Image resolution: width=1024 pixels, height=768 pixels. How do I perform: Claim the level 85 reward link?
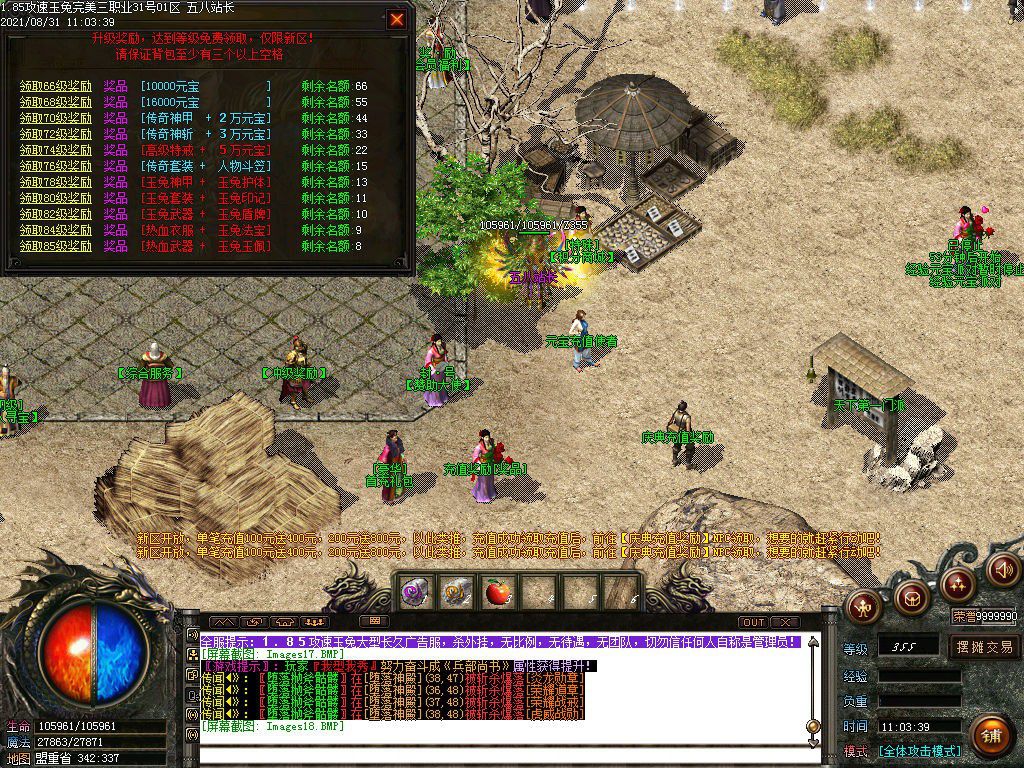[56, 246]
